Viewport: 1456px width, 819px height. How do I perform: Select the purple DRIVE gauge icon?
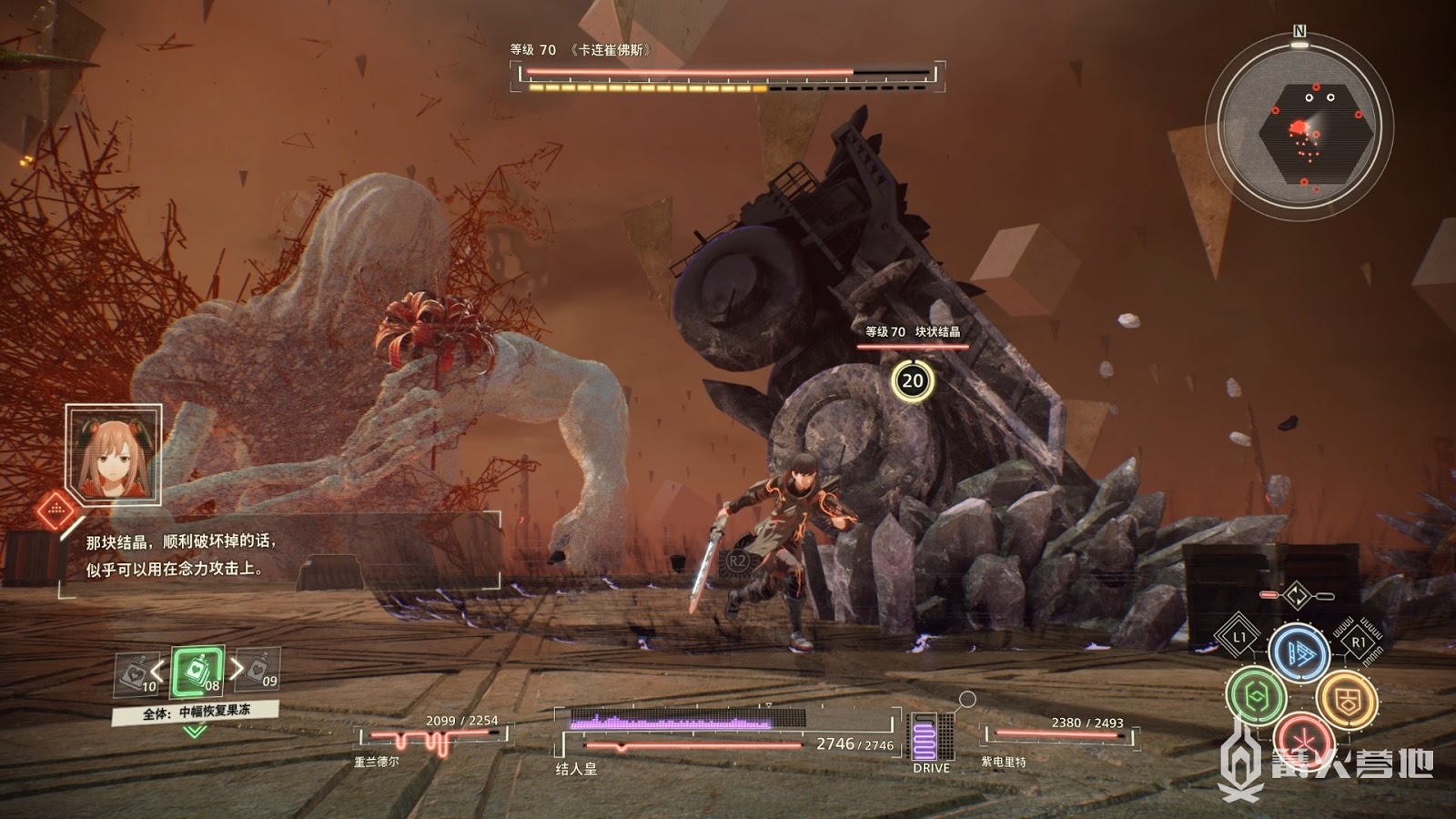point(930,737)
